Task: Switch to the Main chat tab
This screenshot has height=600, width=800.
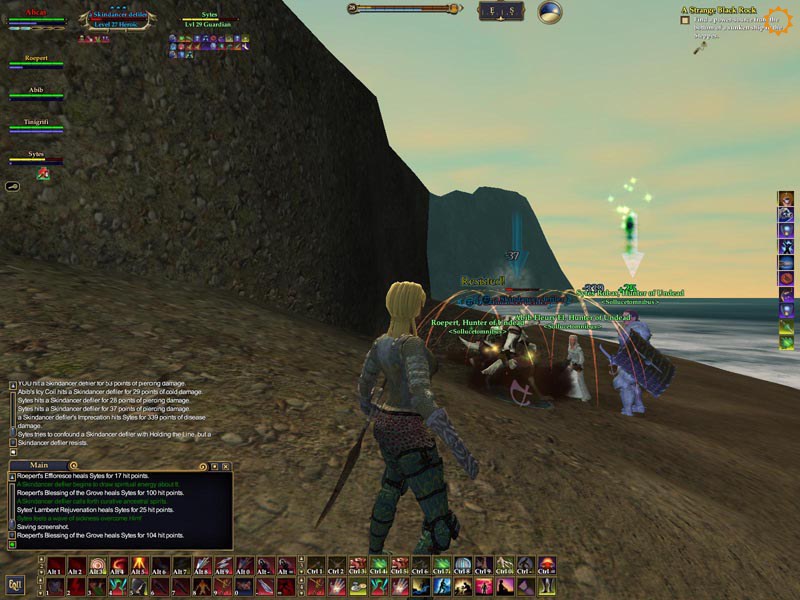Action: pos(40,465)
